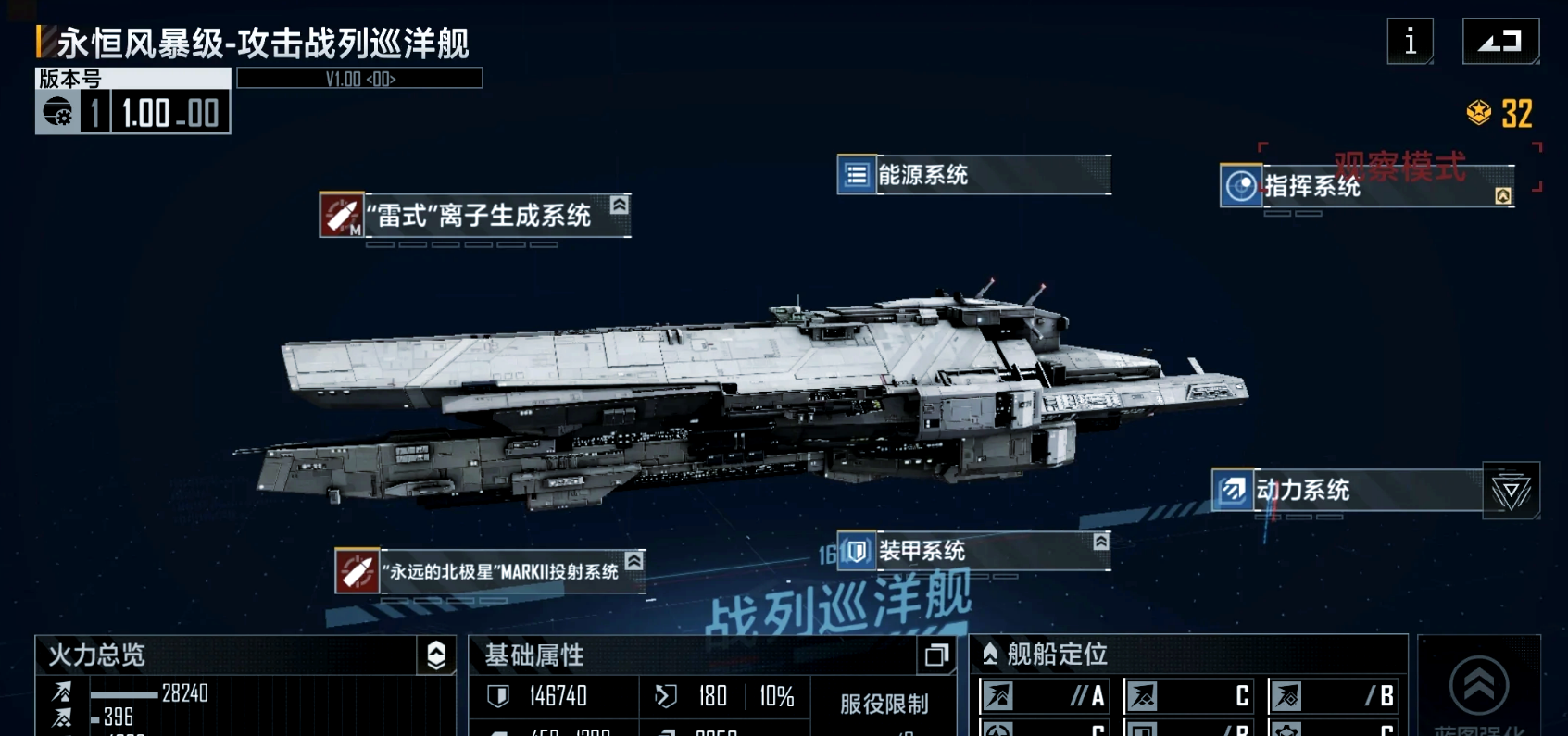Viewport: 1568px width, 736px height.
Task: Open the 装甲系统 armor system module
Action: tap(973, 551)
